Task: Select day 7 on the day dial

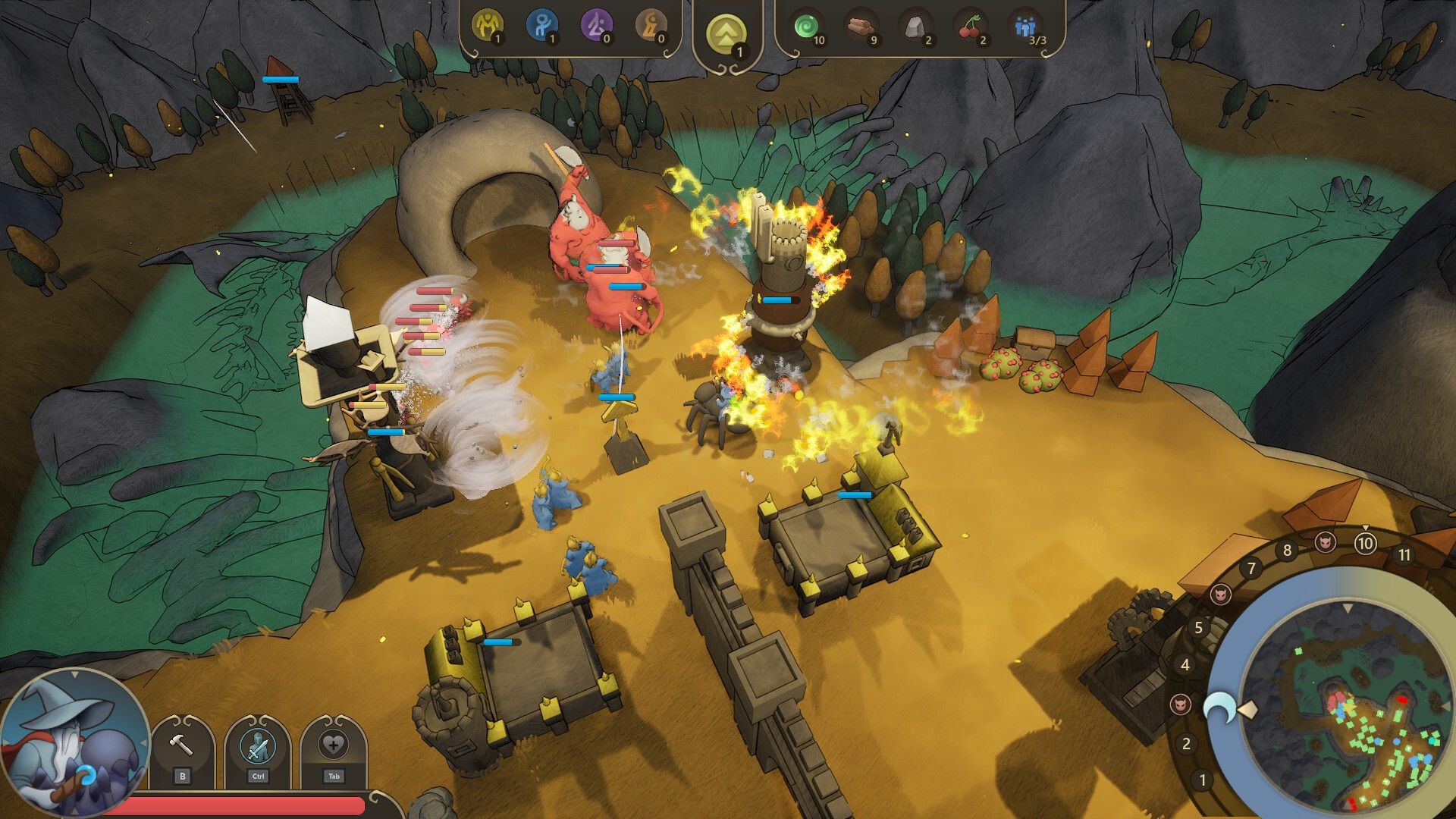Action: pyautogui.click(x=1251, y=567)
